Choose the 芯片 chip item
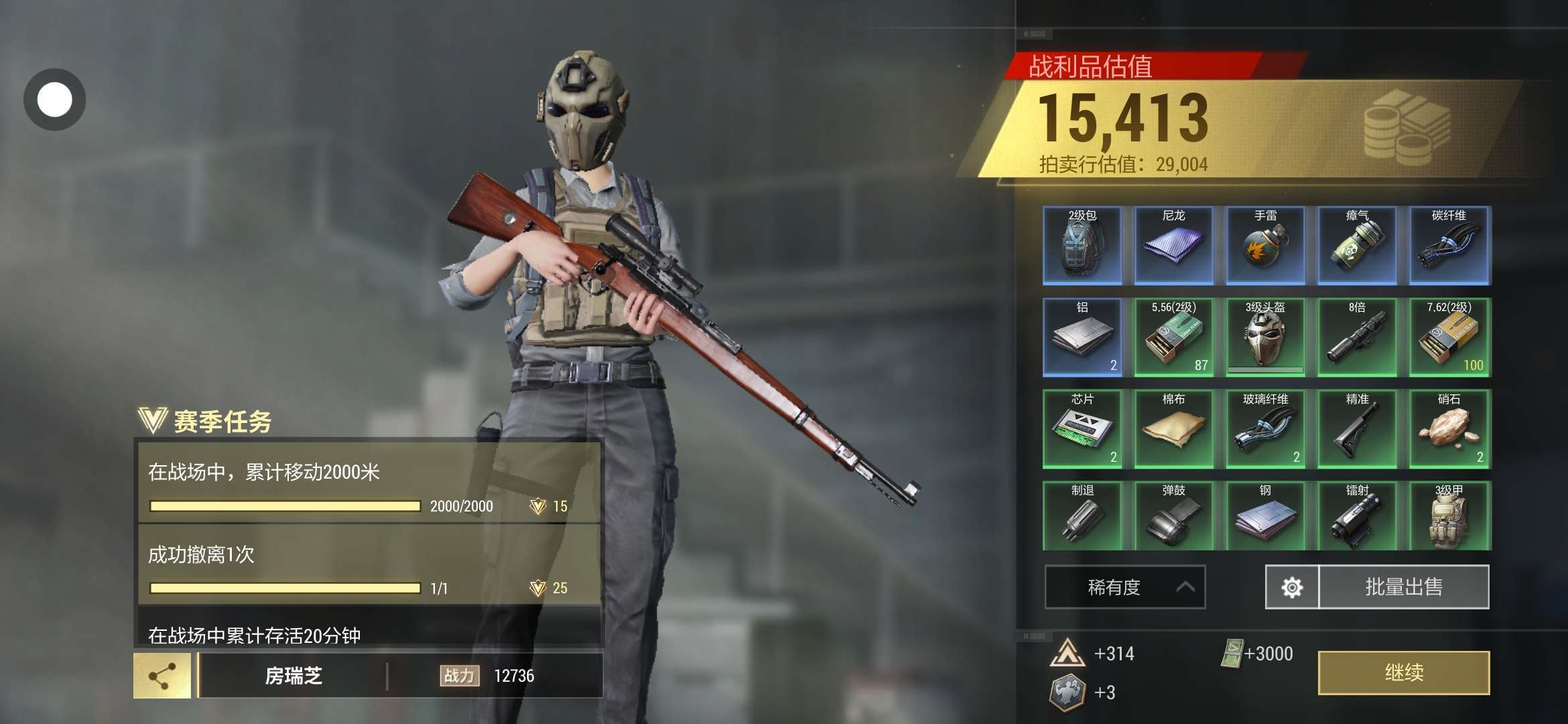The height and width of the screenshot is (724, 1568). 1082,429
